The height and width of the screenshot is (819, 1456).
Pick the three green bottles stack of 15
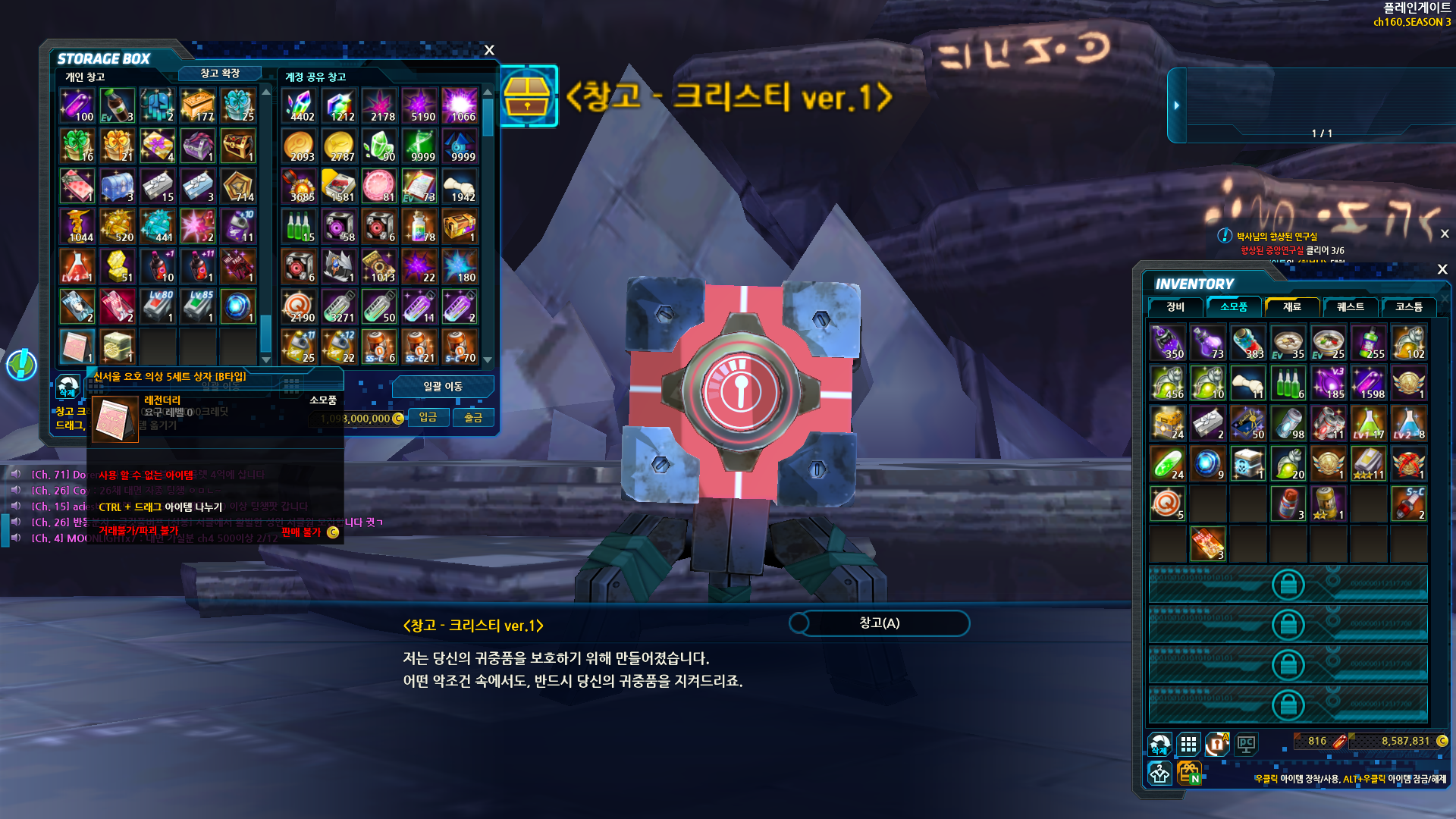click(300, 226)
